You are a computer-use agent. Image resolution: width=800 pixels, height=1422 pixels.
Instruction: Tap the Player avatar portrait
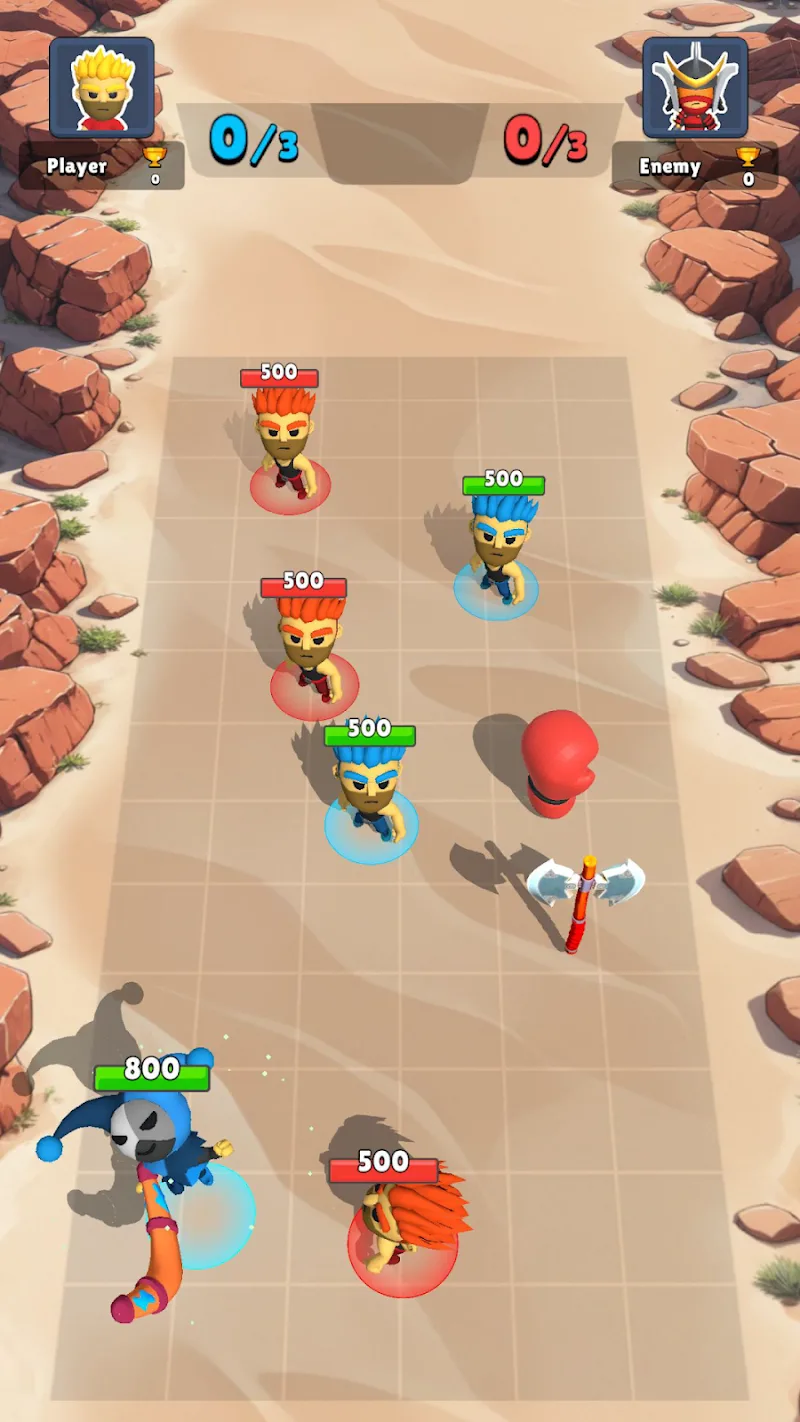click(102, 88)
